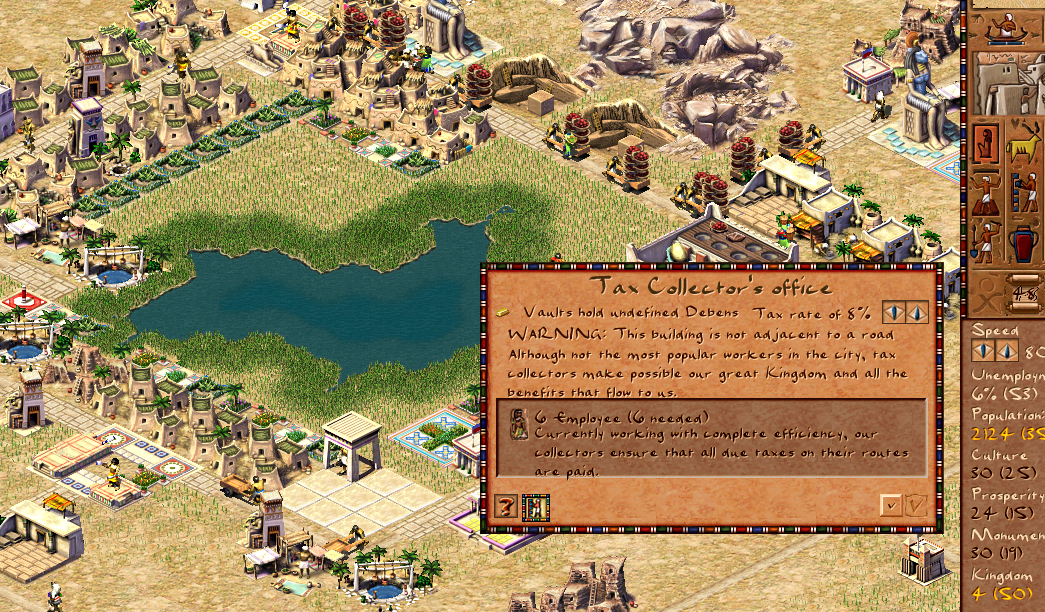Open the scroll messages icon in sidebar
Screen dimensions: 1045x612
pyautogui.click(x=1022, y=291)
